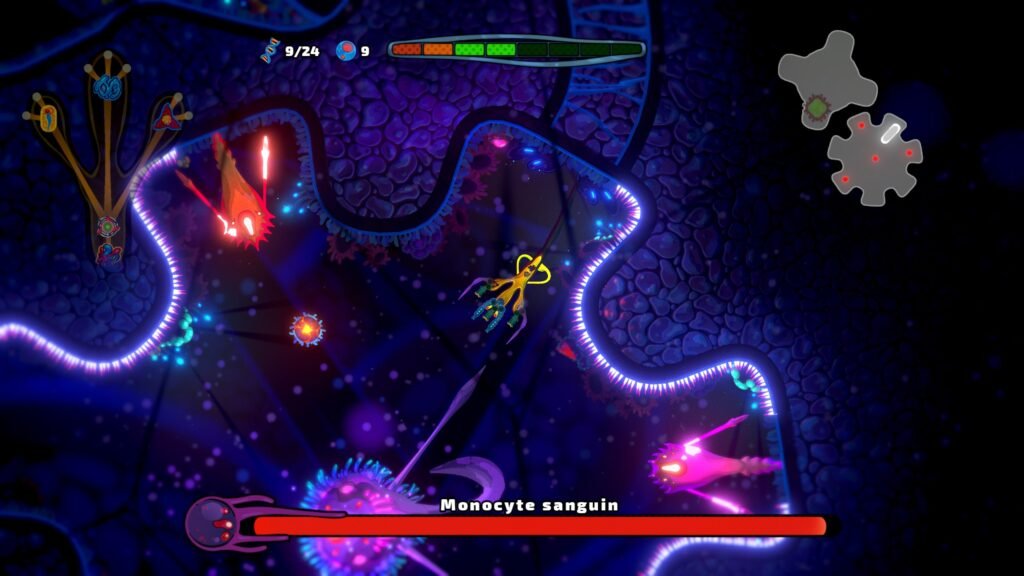This screenshot has height=576, width=1024.
Task: Click the red-and-blue cell counter icon
Action: 347,50
